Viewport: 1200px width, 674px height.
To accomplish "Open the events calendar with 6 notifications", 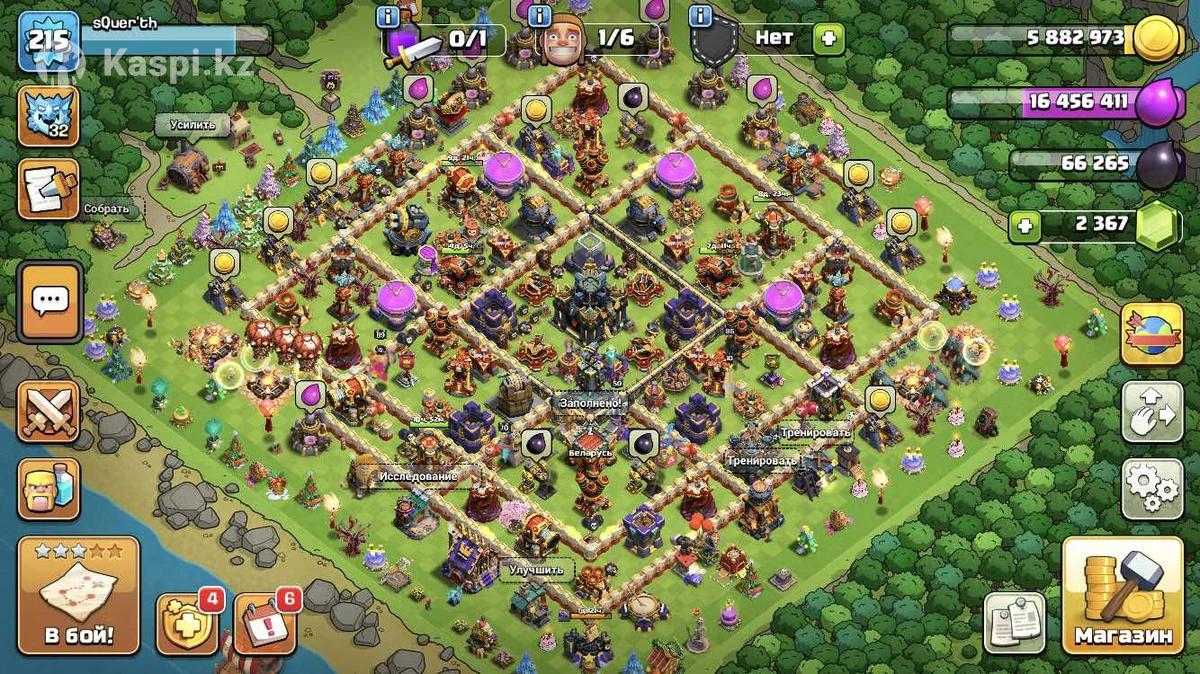I will (264, 622).
